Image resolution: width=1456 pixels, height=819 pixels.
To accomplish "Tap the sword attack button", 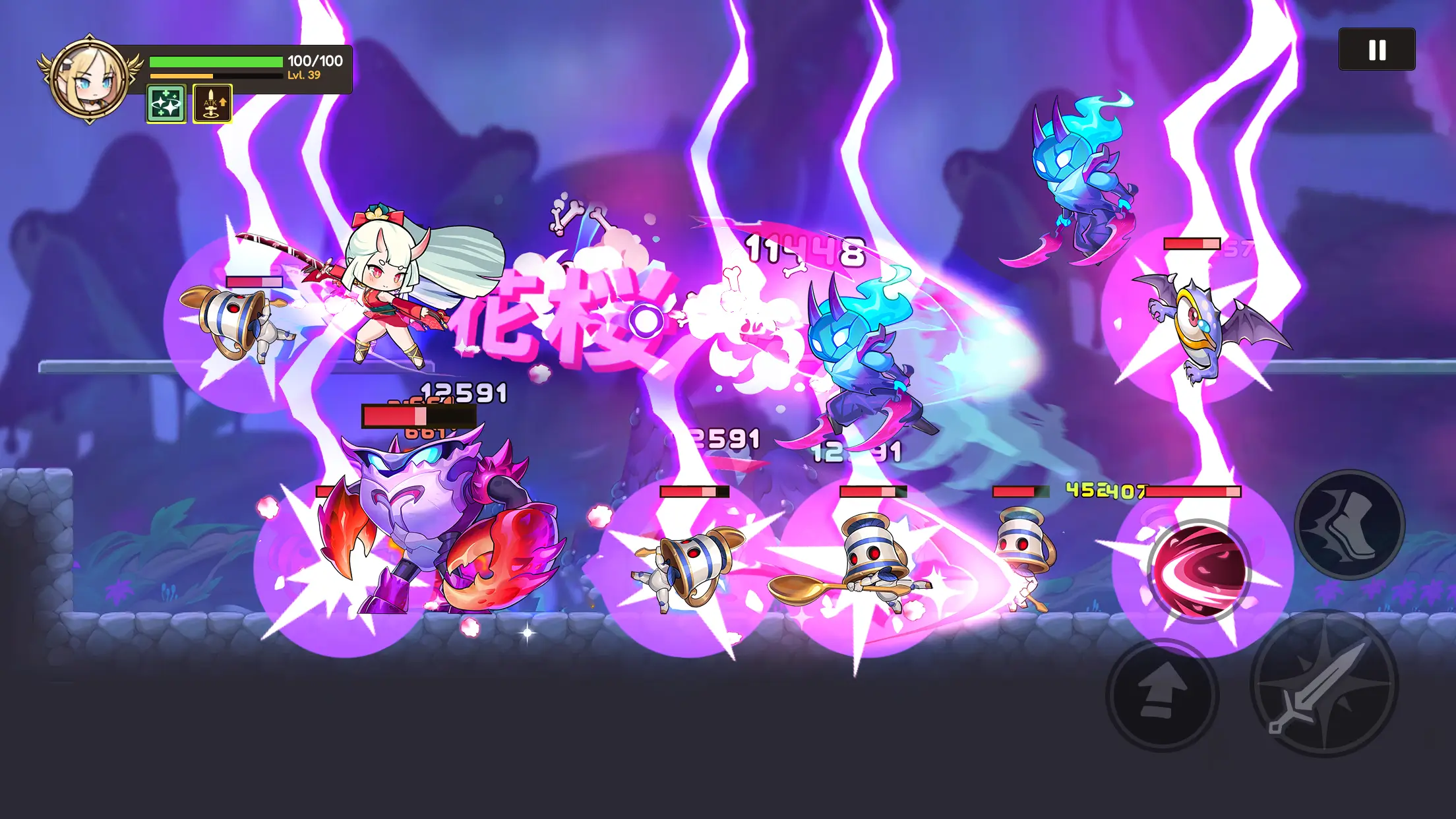I will coord(1323,684).
